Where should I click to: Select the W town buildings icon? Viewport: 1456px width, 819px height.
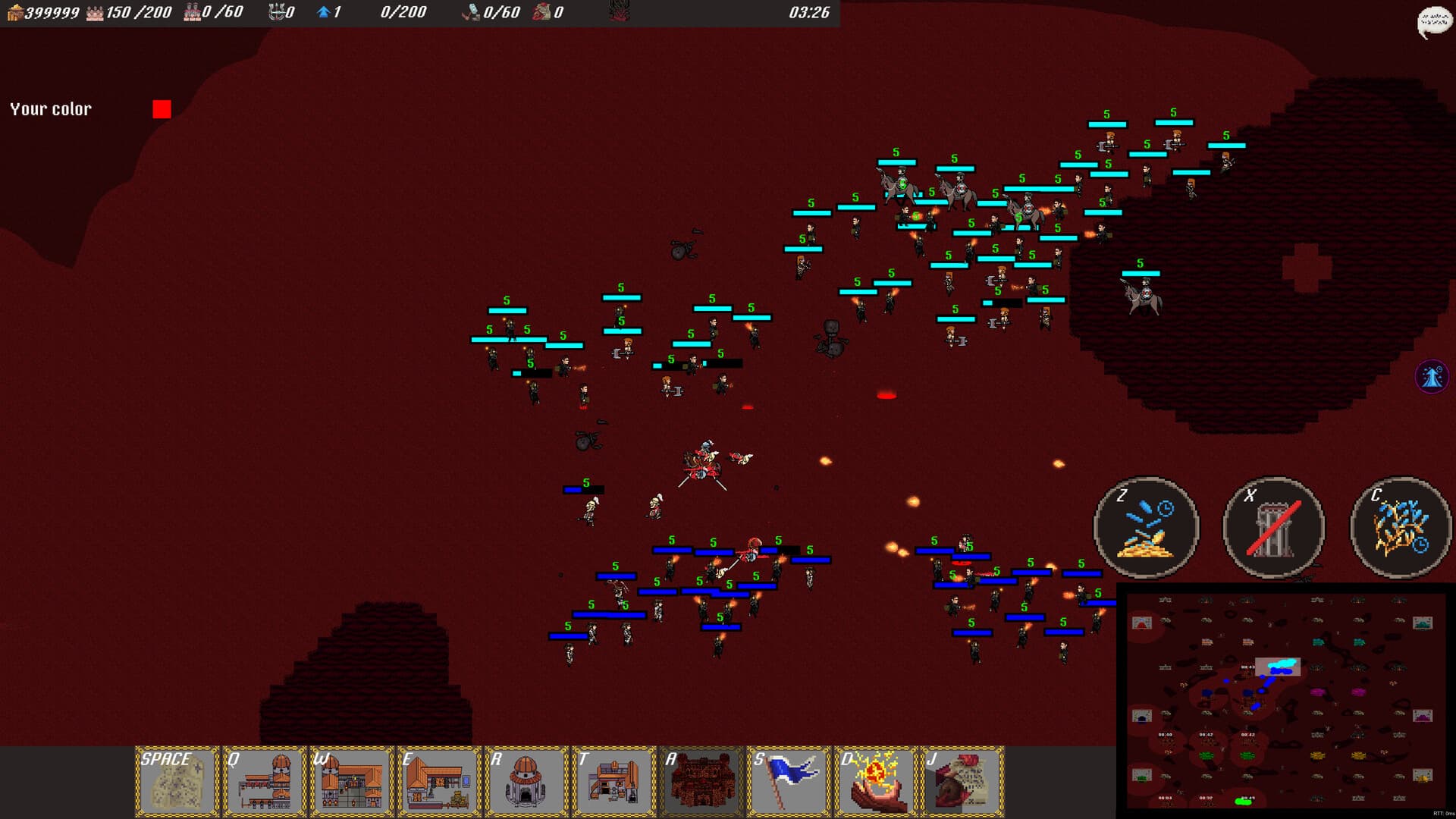point(350,781)
